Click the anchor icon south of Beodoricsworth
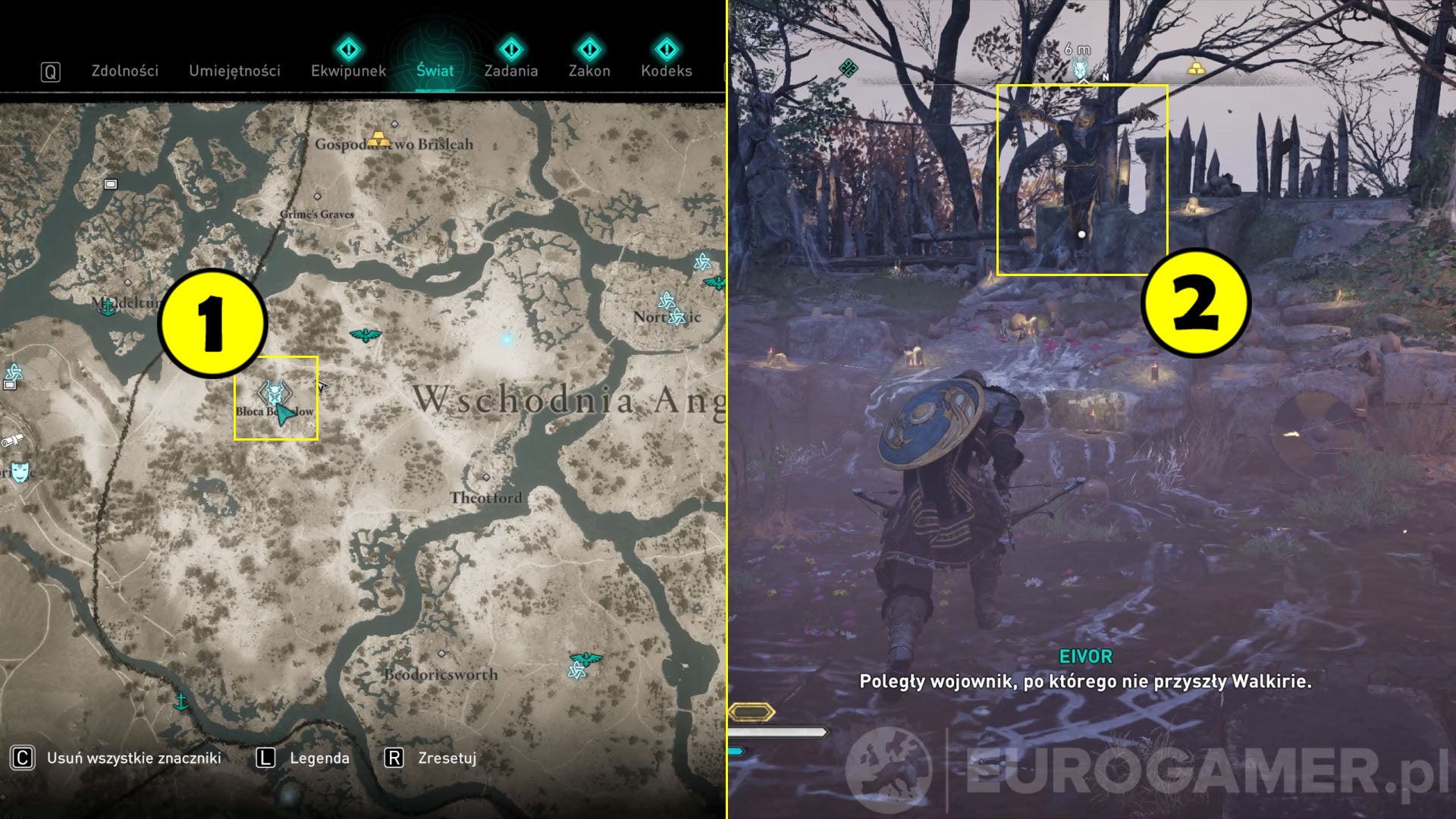The image size is (1456, 819). click(180, 701)
